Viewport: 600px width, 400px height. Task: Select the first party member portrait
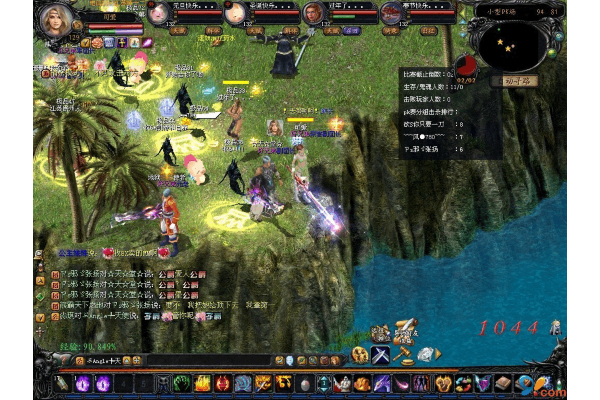coord(159,12)
